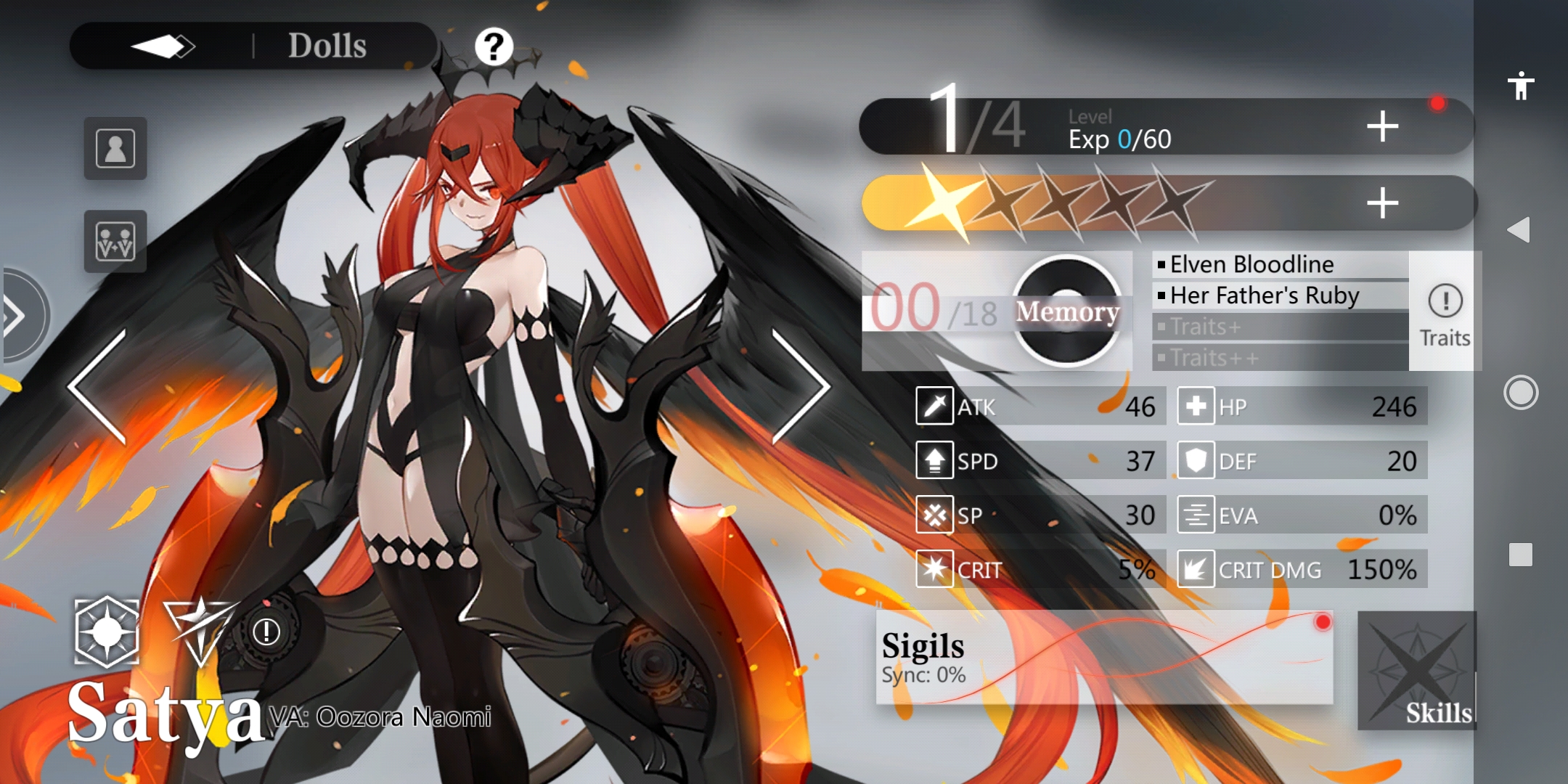The height and width of the screenshot is (784, 1568).
Task: Open the single portrait profile icon
Action: coord(115,149)
